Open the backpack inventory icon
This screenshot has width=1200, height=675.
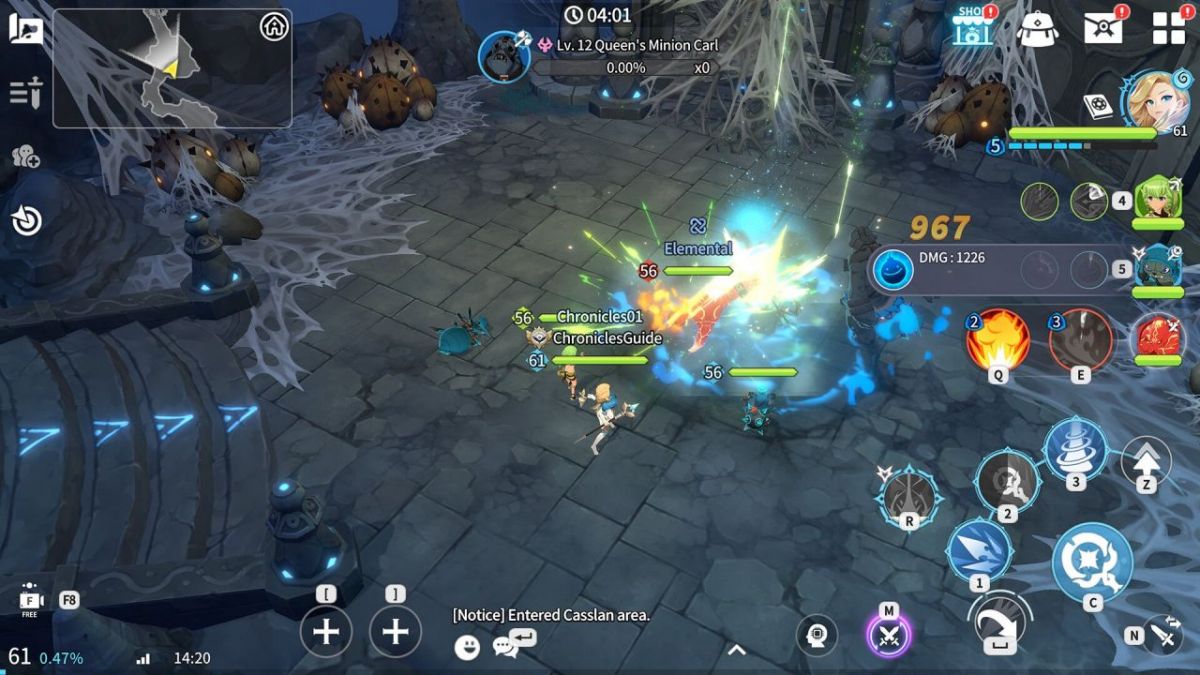click(x=1037, y=28)
